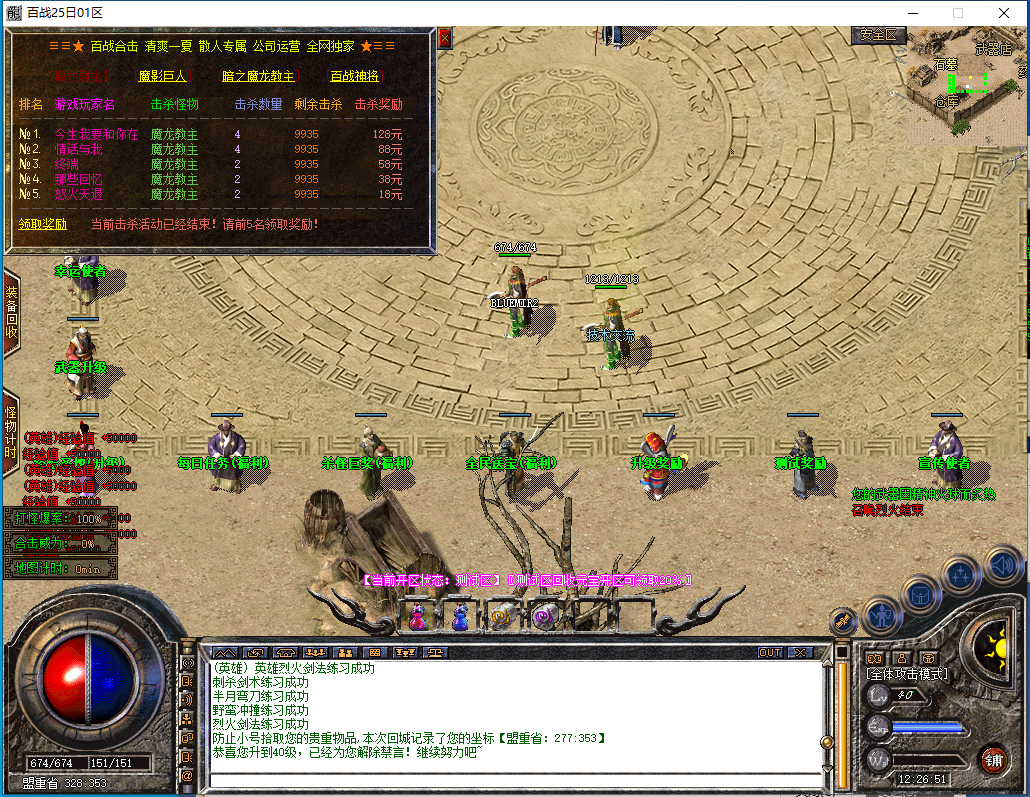1030x797 pixels.
Task: Close the game window
Action: [1003, 13]
